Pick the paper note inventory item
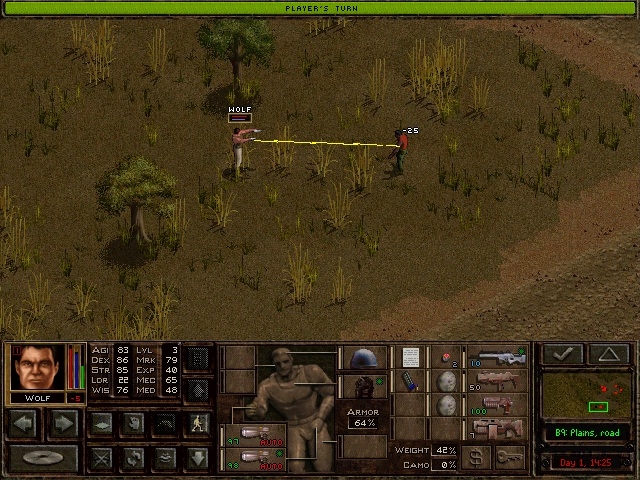 (x=409, y=357)
